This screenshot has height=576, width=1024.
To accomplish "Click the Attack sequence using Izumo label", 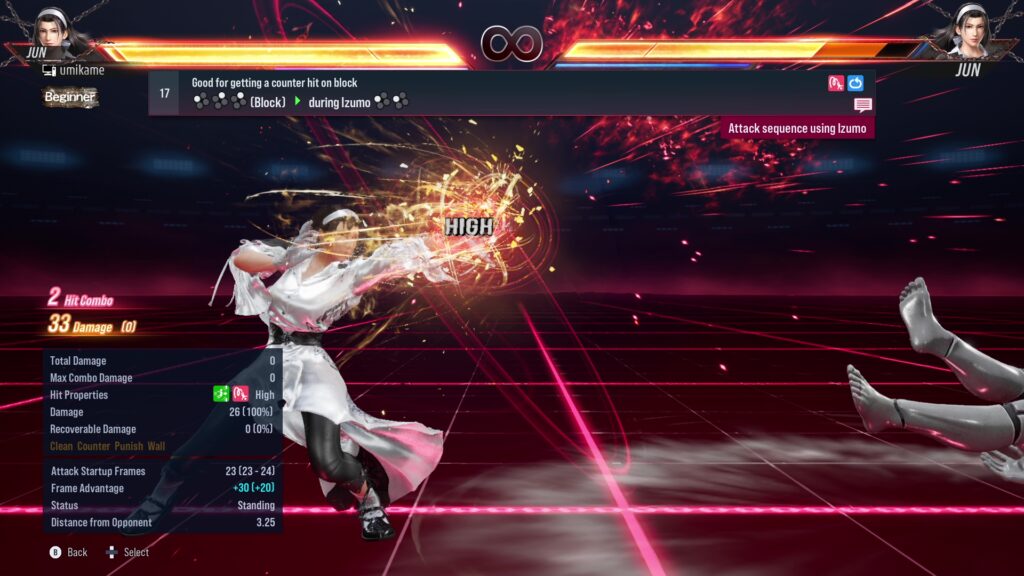I will click(x=797, y=128).
